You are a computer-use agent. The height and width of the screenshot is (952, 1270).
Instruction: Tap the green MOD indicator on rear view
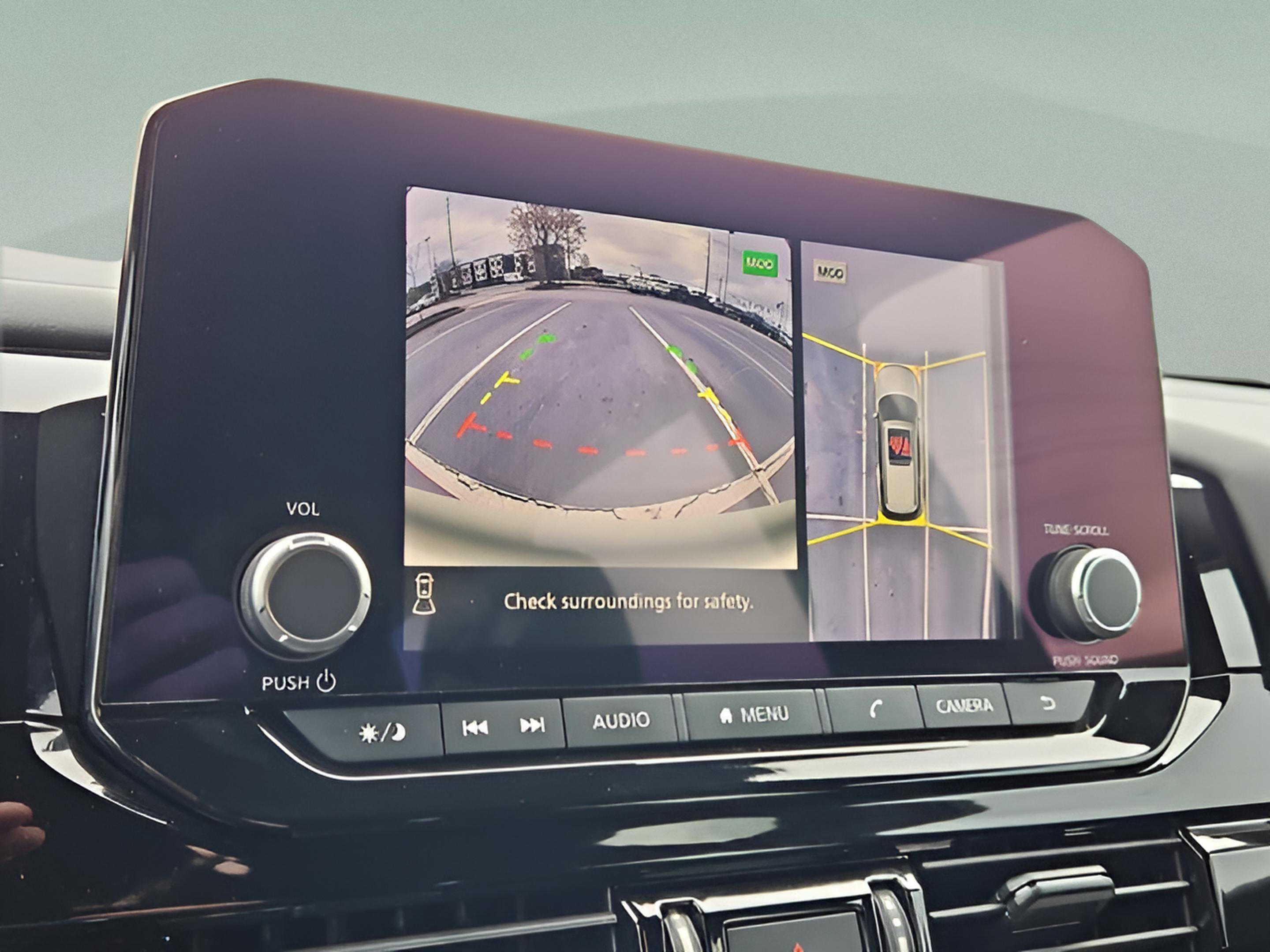click(760, 264)
